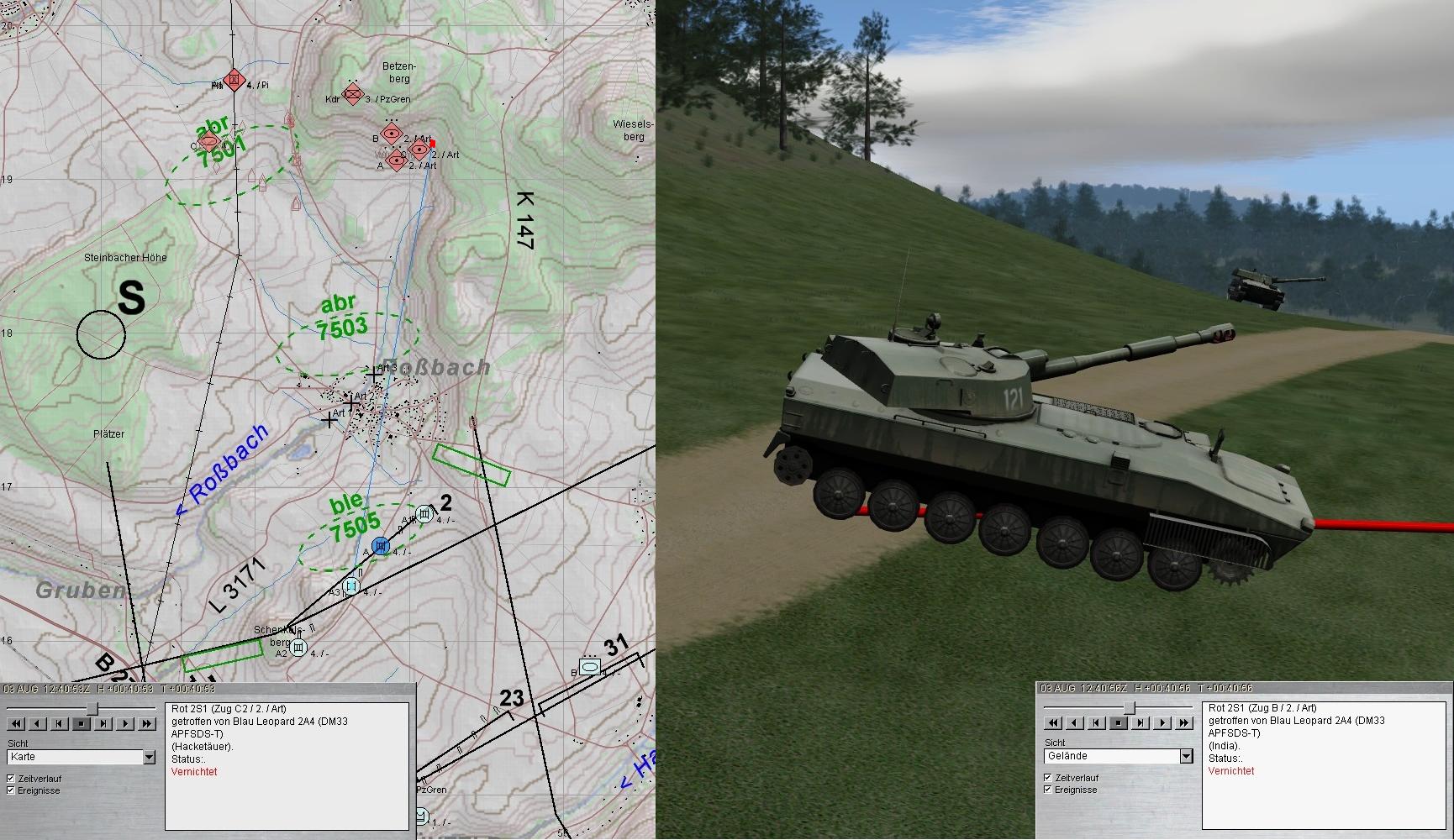The height and width of the screenshot is (840, 1454).
Task: Fast forward the Karte panel replay
Action: pyautogui.click(x=147, y=723)
